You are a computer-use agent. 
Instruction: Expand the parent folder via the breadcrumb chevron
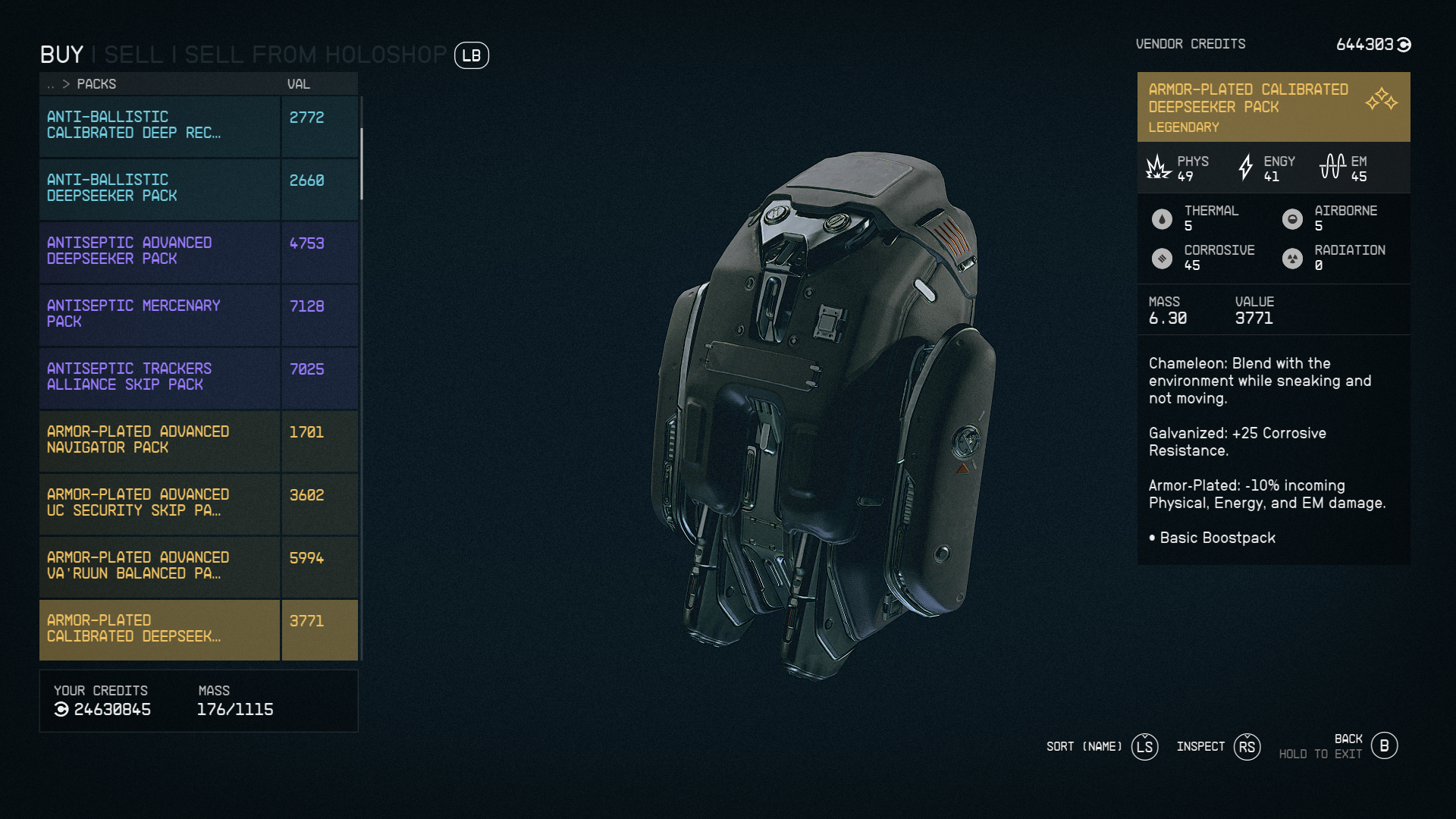66,84
